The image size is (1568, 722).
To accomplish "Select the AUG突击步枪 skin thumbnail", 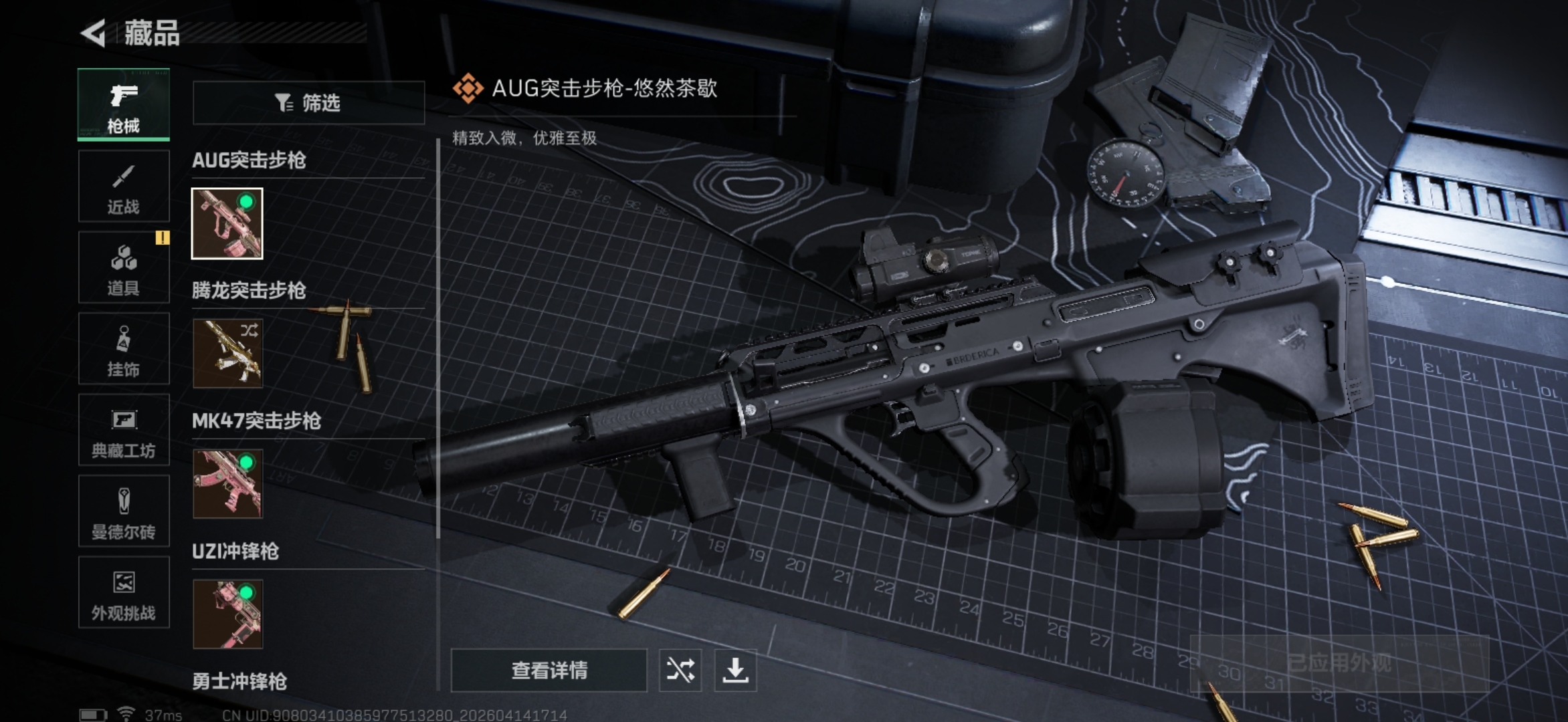I will pyautogui.click(x=227, y=223).
